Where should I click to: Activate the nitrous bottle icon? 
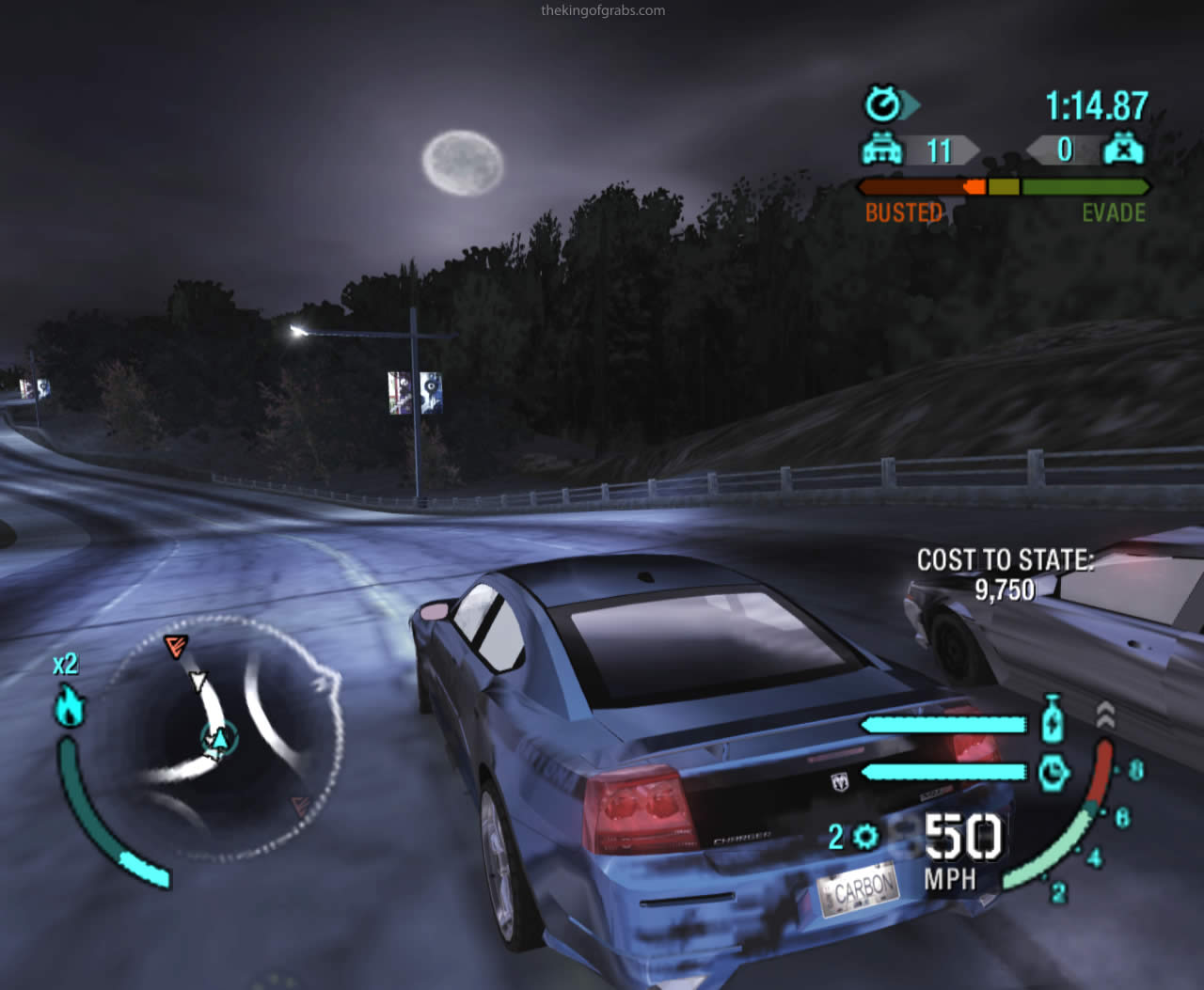[1053, 719]
